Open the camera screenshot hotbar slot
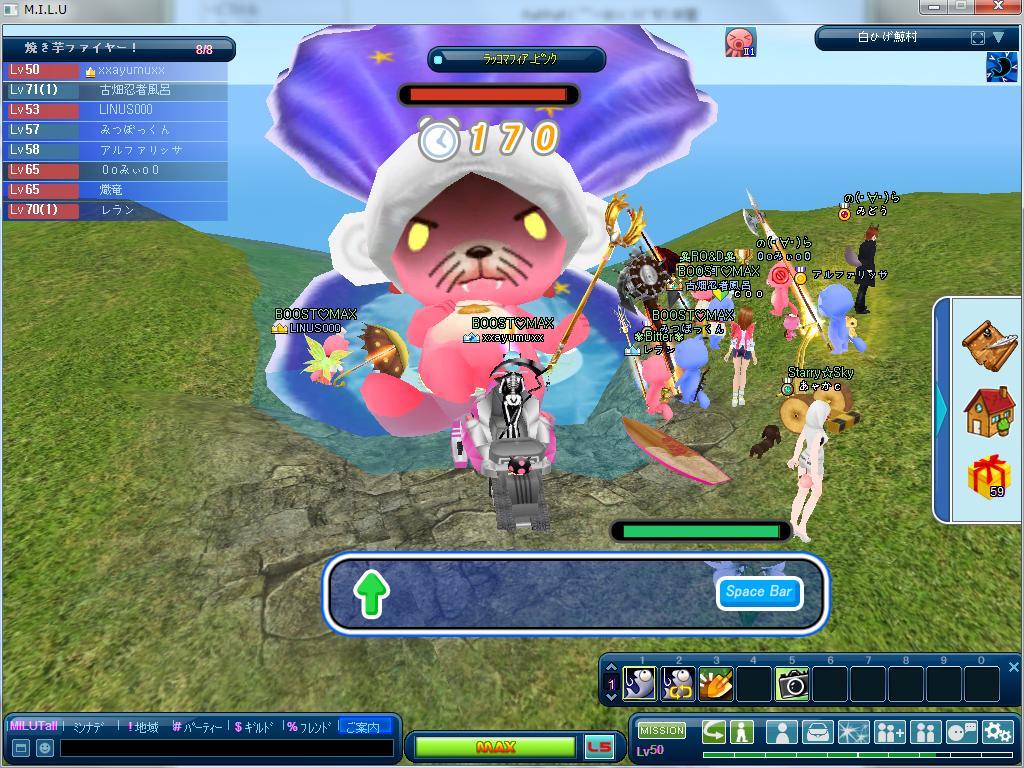Image resolution: width=1024 pixels, height=768 pixels. (x=792, y=684)
